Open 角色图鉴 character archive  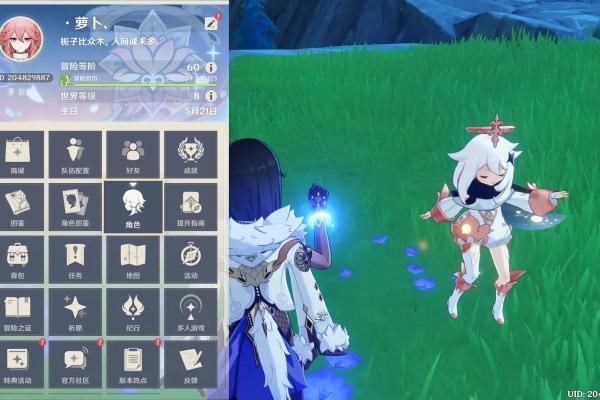pos(75,206)
